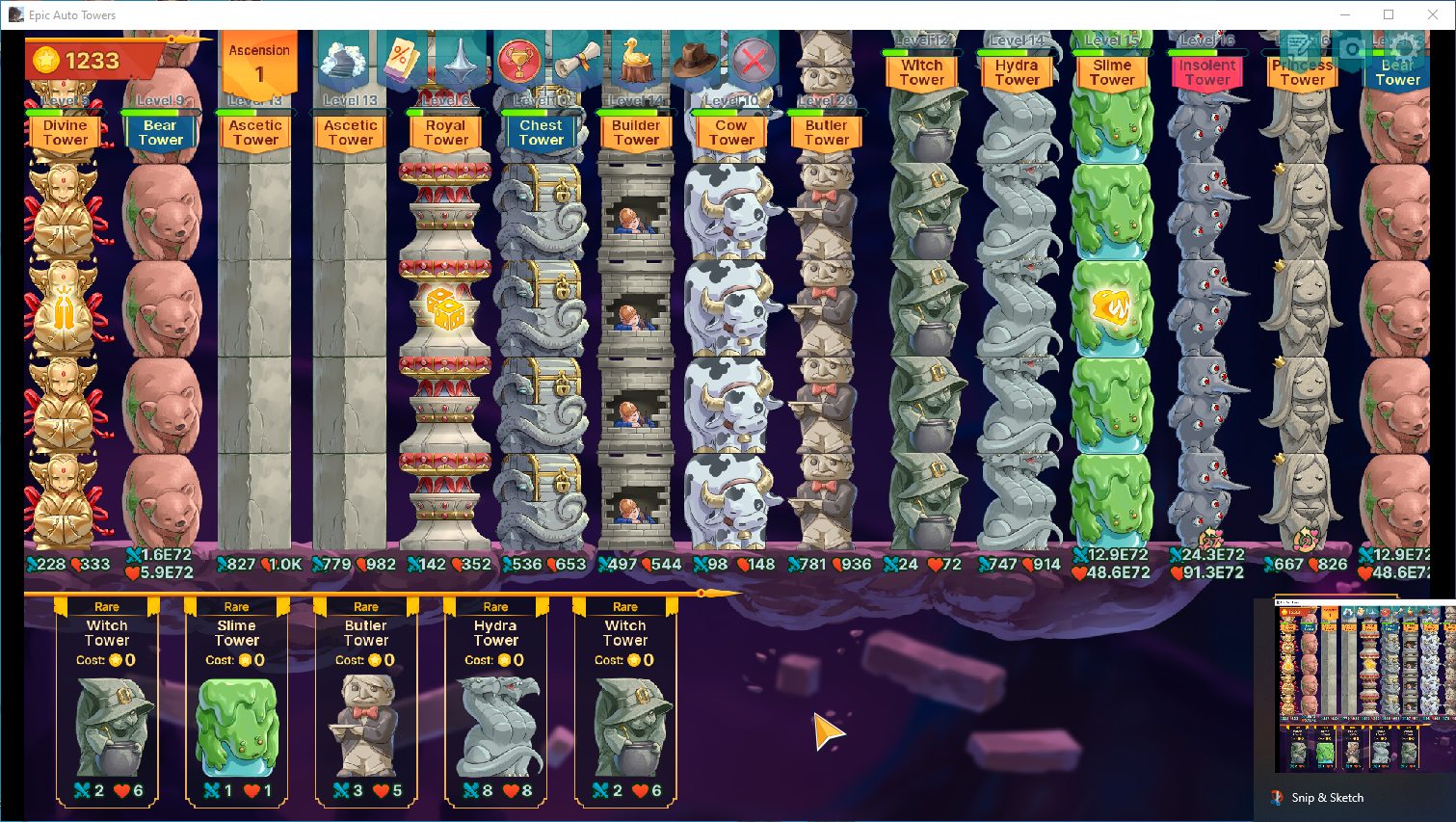The width and height of the screenshot is (1456, 822).
Task: Select the leftmost Witch Tower shop card
Action: click(x=106, y=699)
